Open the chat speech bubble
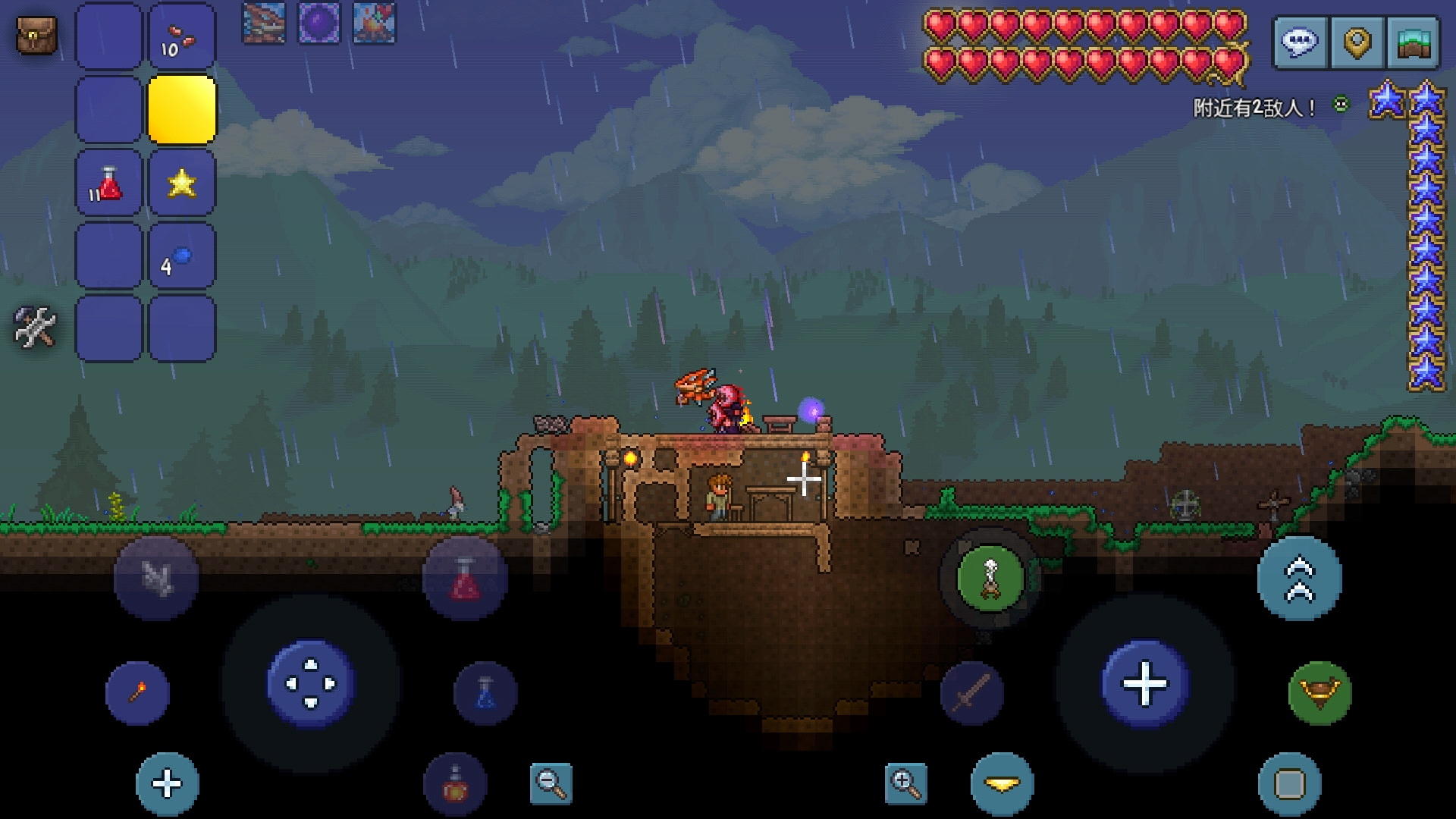 tap(1300, 42)
